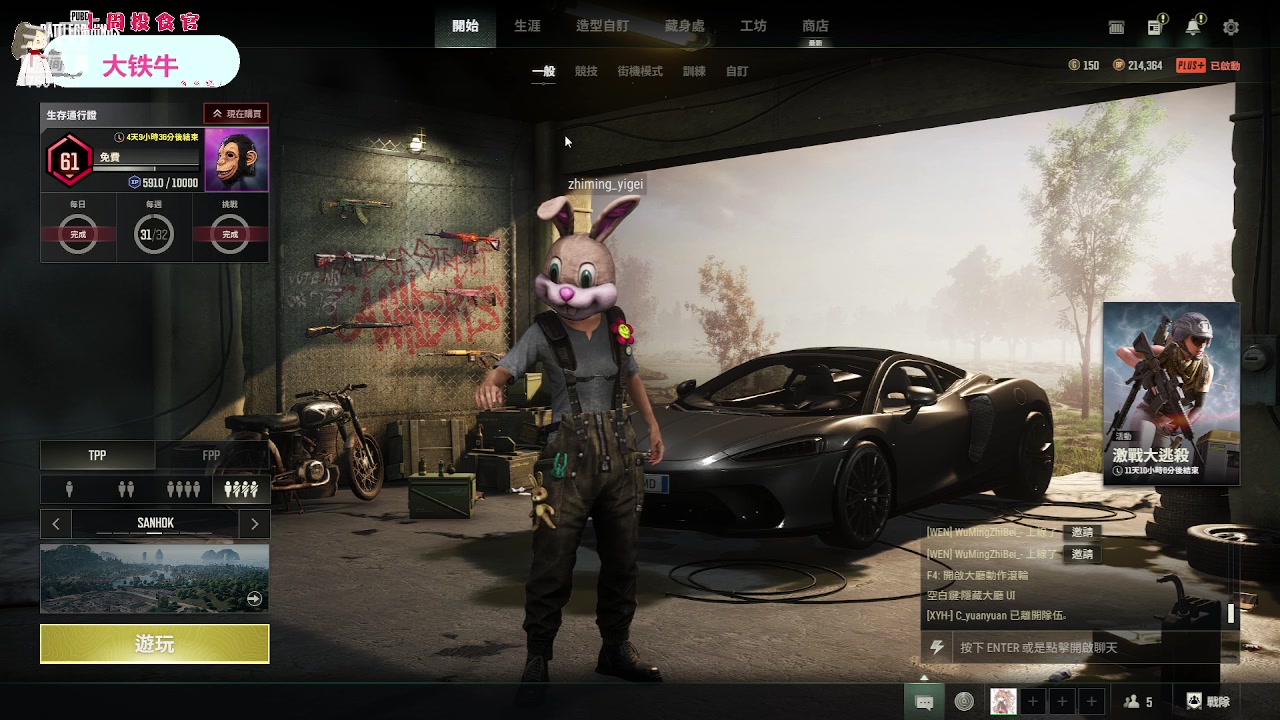Check notifications via the bell icon
This screenshot has width=1280, height=720.
coord(1193,28)
